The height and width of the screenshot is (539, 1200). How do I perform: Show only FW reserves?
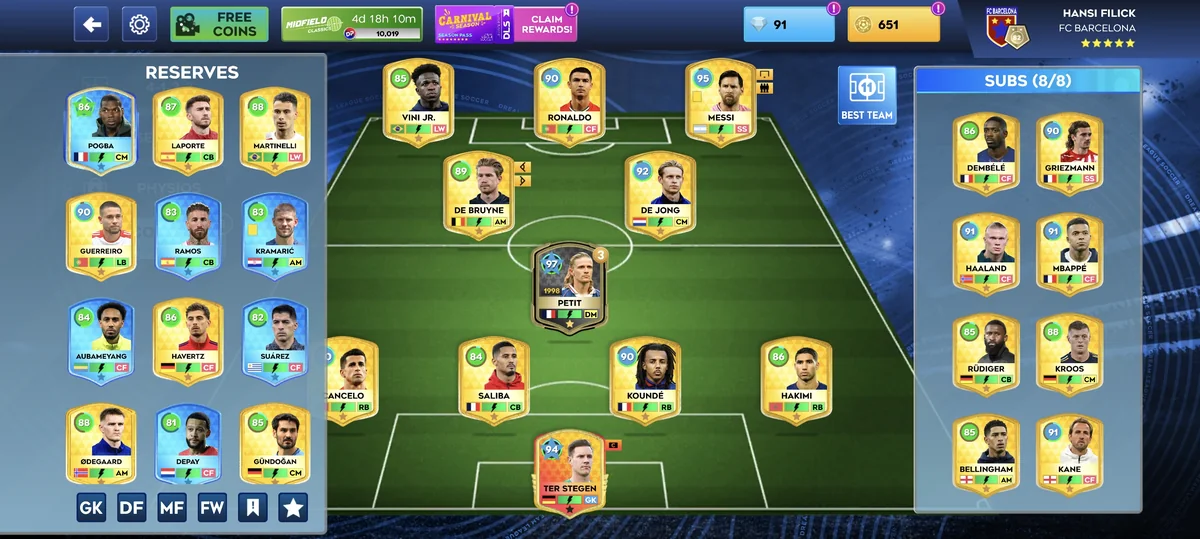tap(212, 508)
